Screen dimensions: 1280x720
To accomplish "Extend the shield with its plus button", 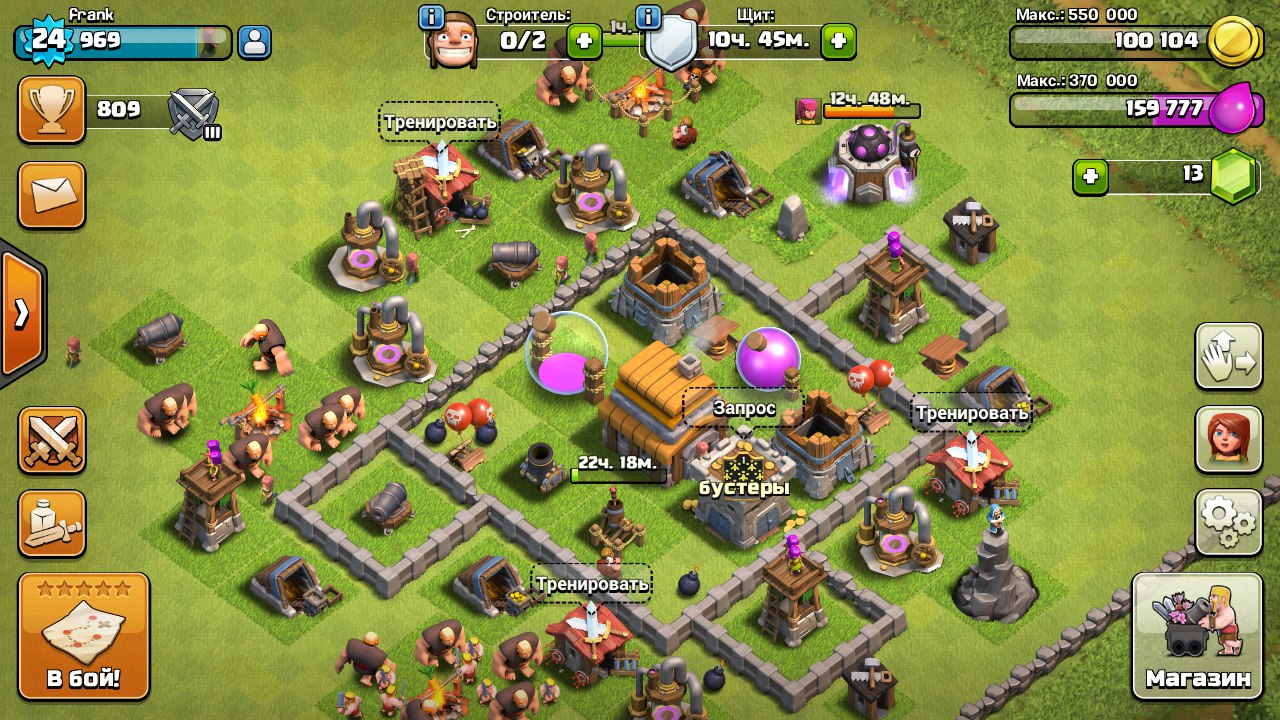I will tap(838, 42).
